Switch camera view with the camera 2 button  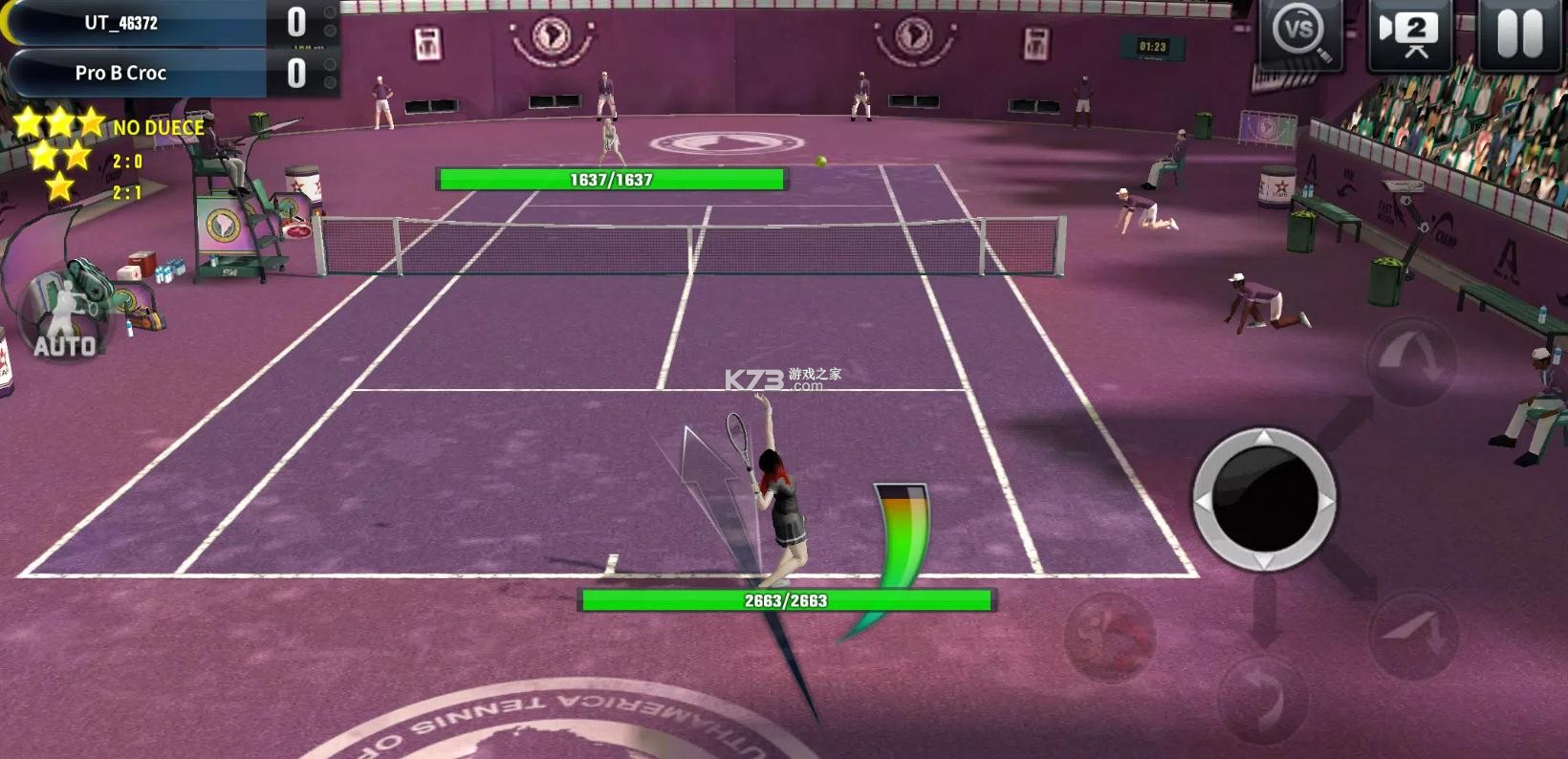(x=1409, y=33)
